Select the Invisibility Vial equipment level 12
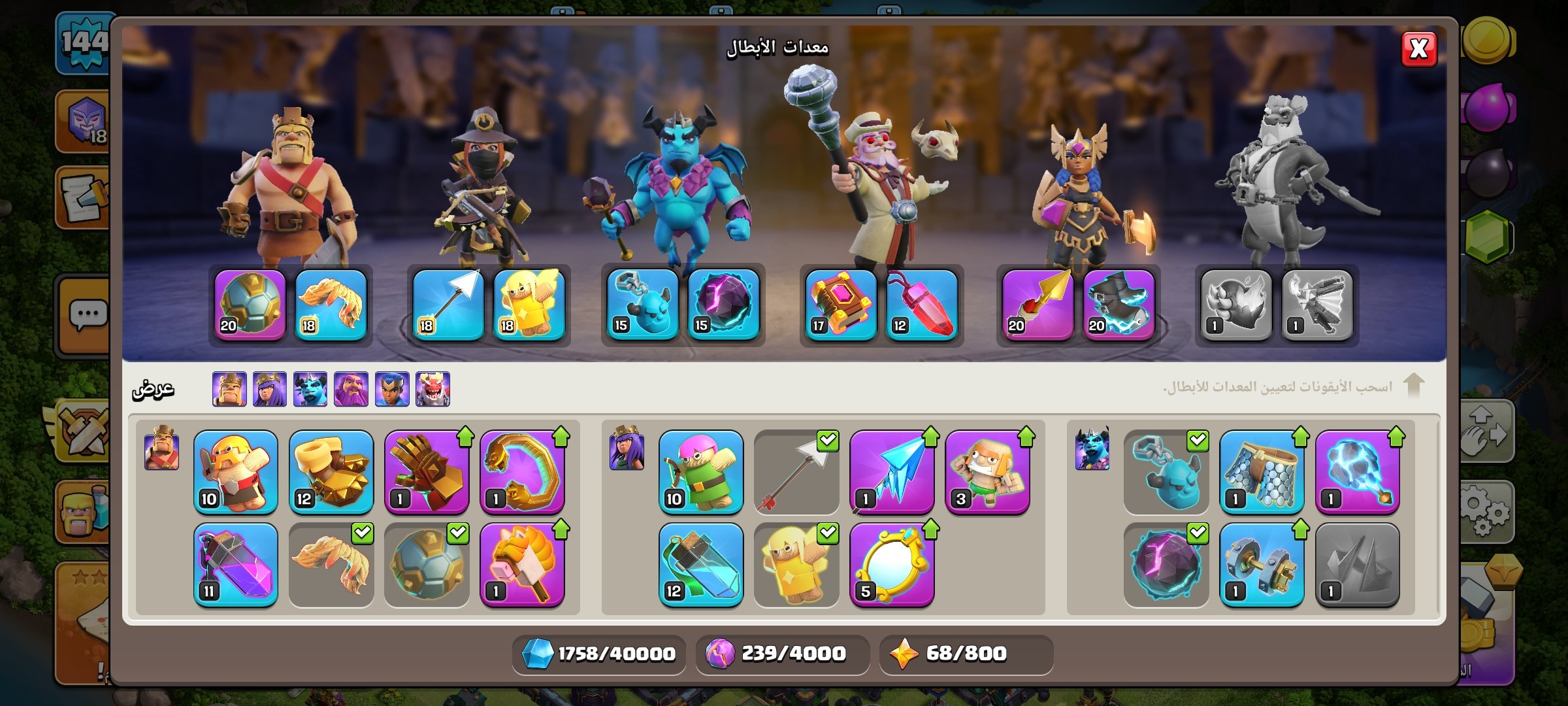Viewport: 1568px width, 706px height. click(x=701, y=565)
